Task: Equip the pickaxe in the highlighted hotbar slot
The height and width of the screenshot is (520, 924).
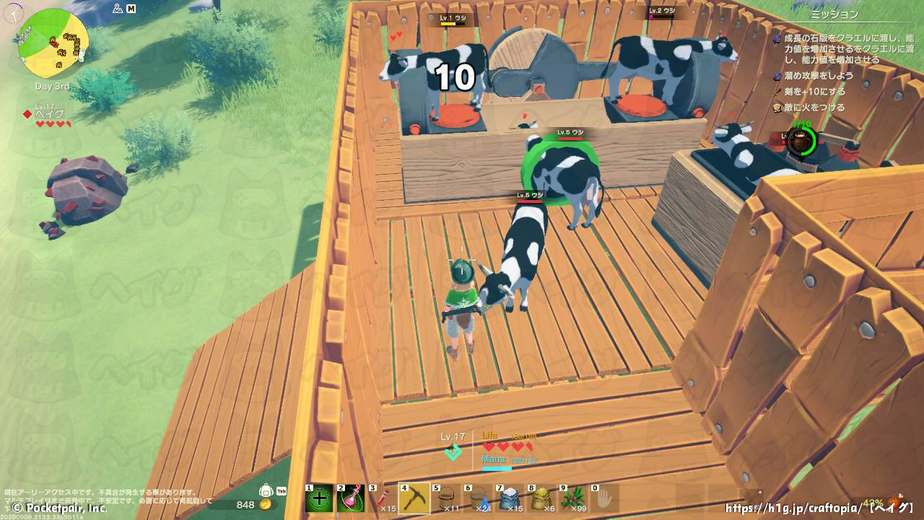Action: [x=416, y=496]
